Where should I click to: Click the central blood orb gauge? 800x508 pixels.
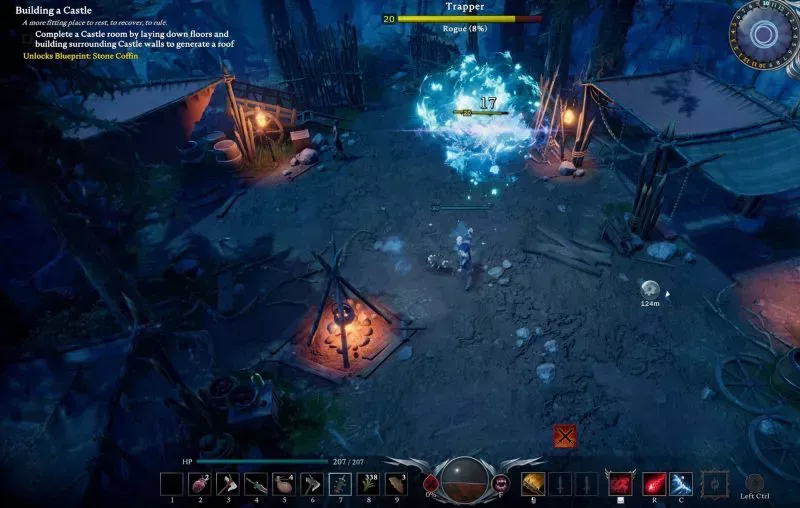point(464,481)
